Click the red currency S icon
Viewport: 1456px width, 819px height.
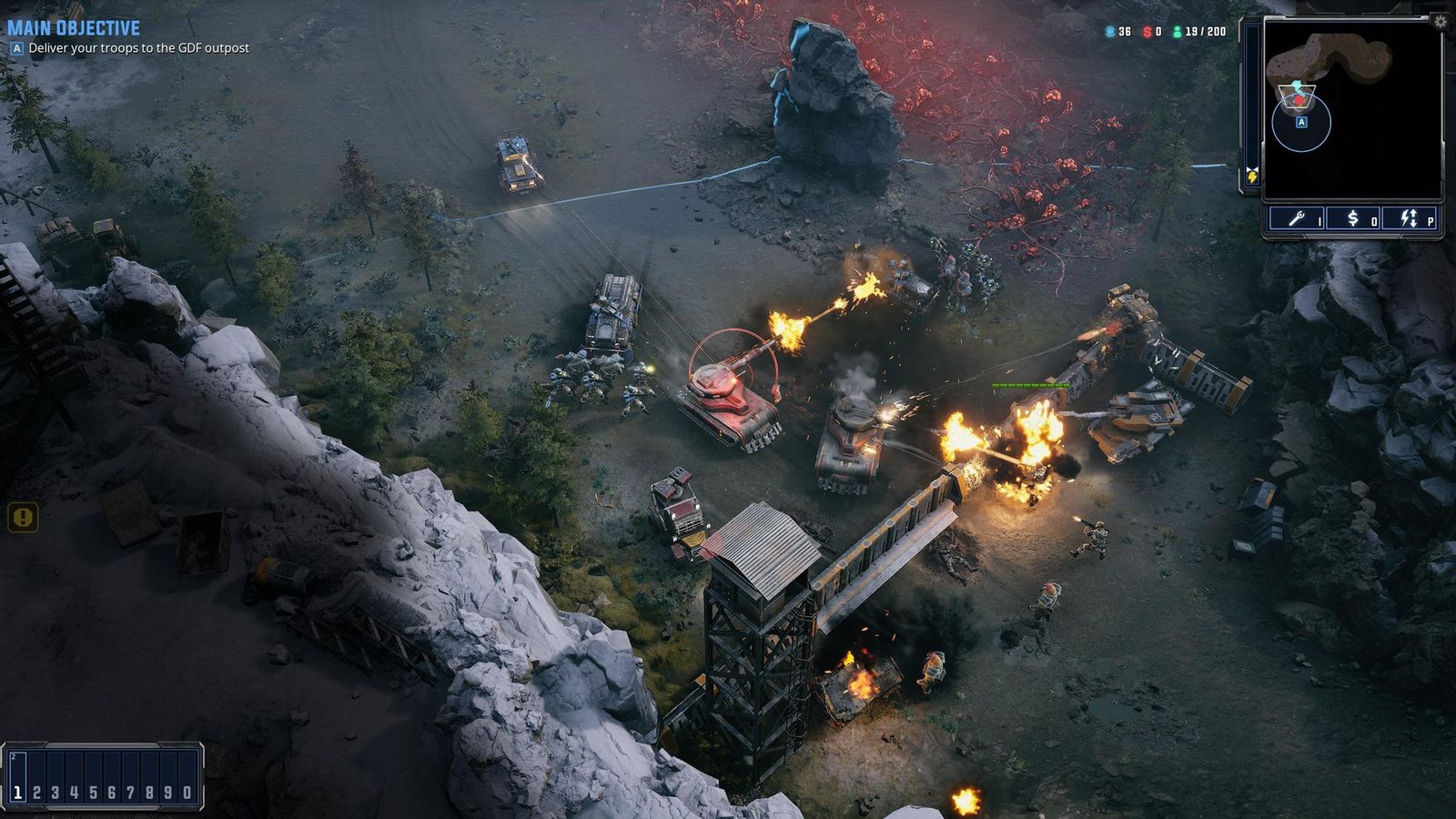click(x=1147, y=31)
